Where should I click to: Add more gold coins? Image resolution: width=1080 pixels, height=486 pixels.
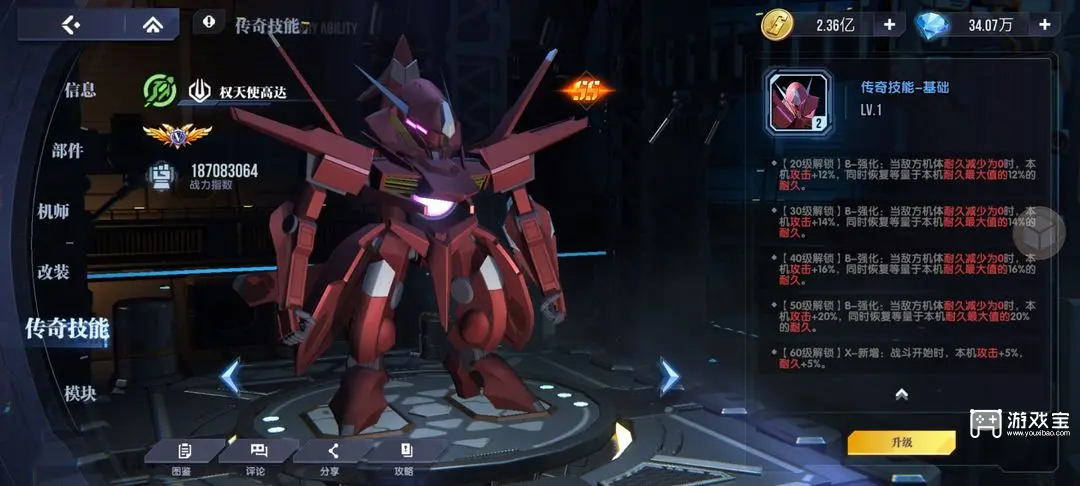pyautogui.click(x=888, y=25)
